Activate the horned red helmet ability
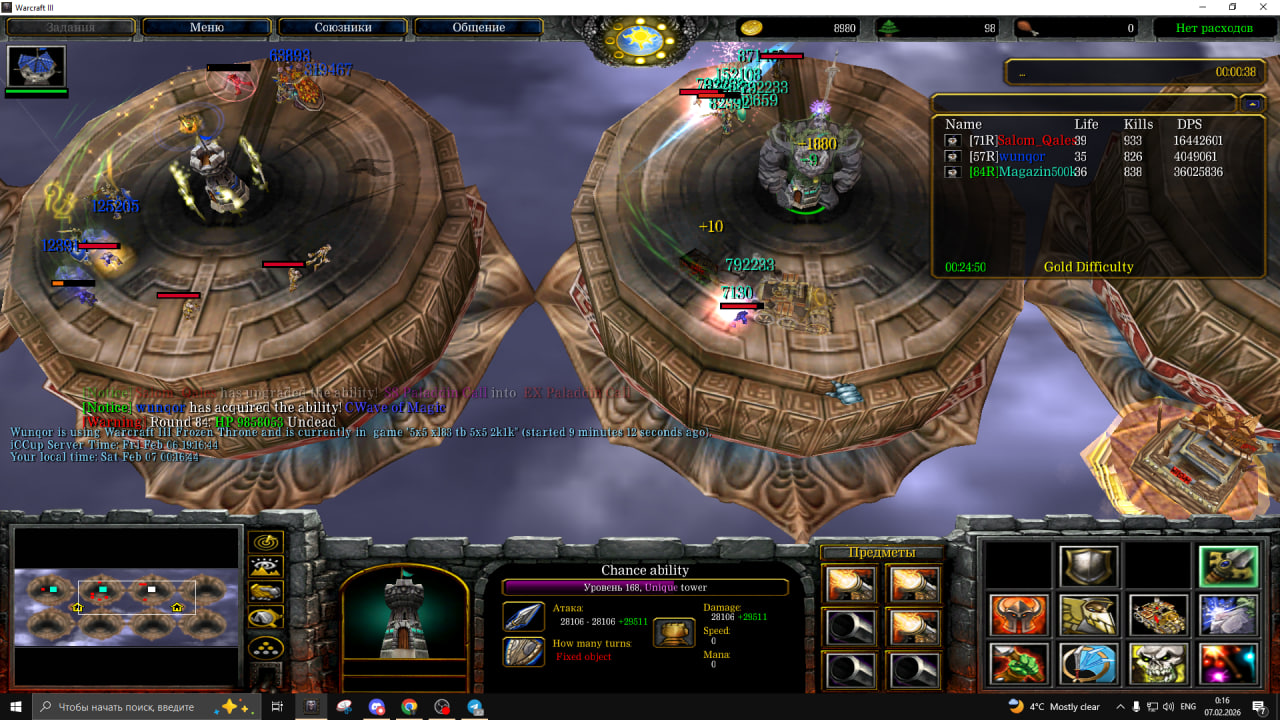The height and width of the screenshot is (720, 1280). (x=1019, y=615)
